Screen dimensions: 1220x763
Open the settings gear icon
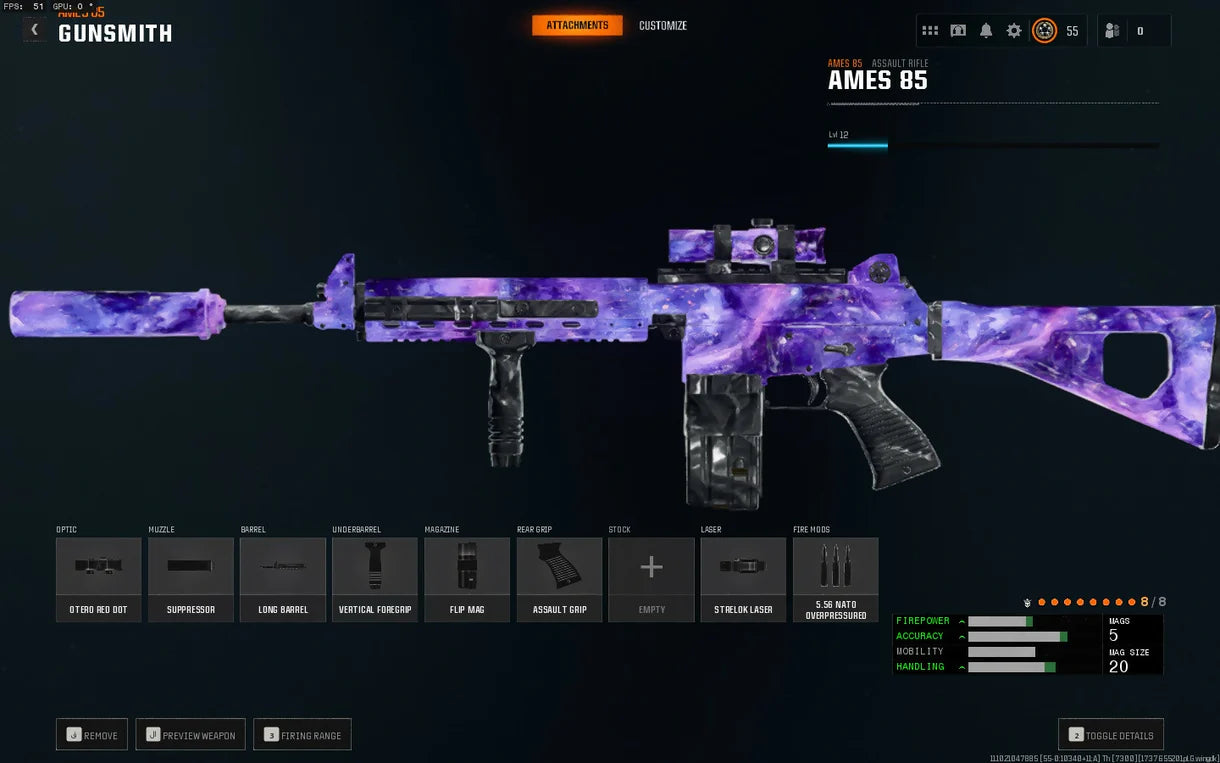click(x=1014, y=31)
